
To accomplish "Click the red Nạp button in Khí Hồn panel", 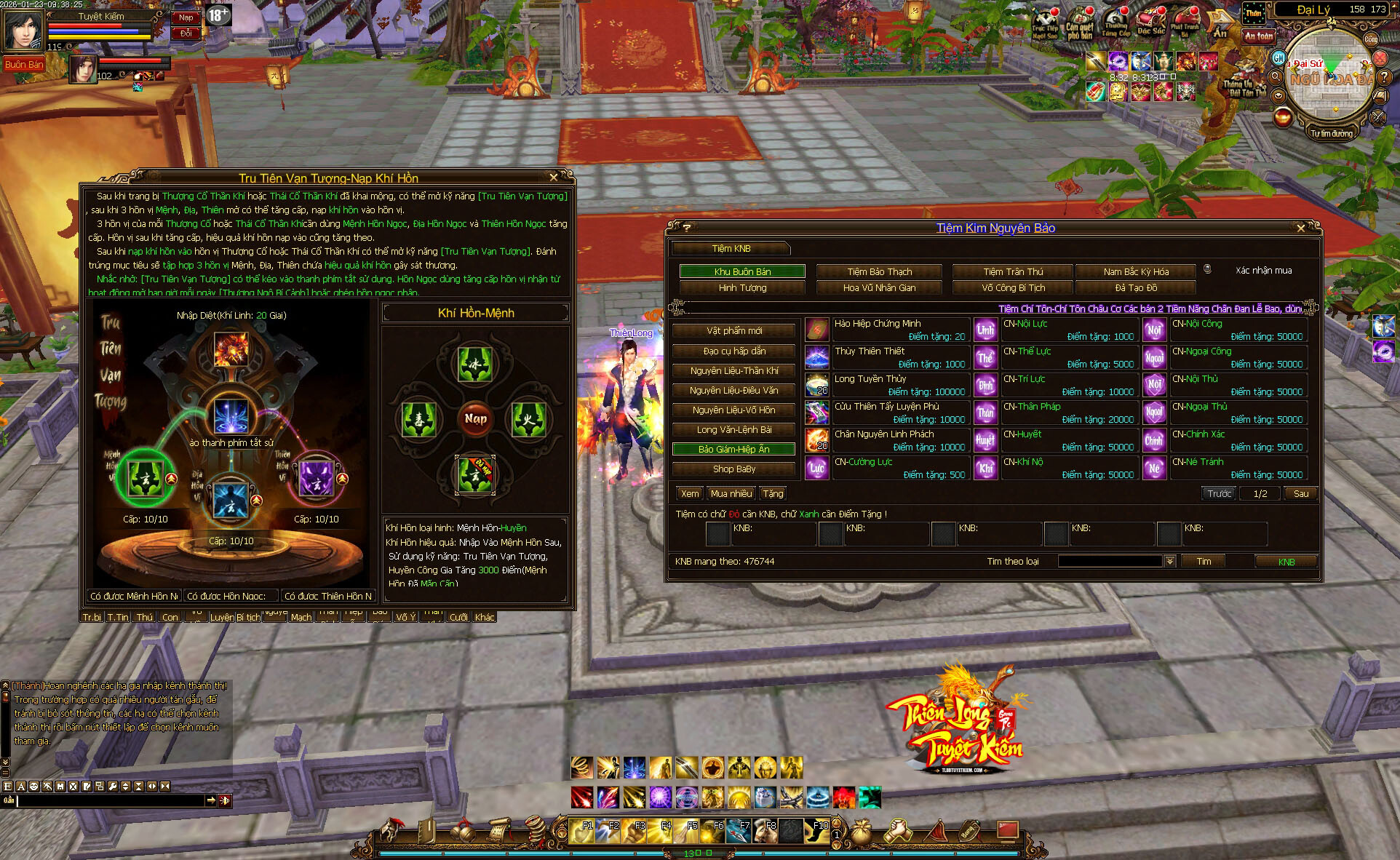I will tap(475, 418).
